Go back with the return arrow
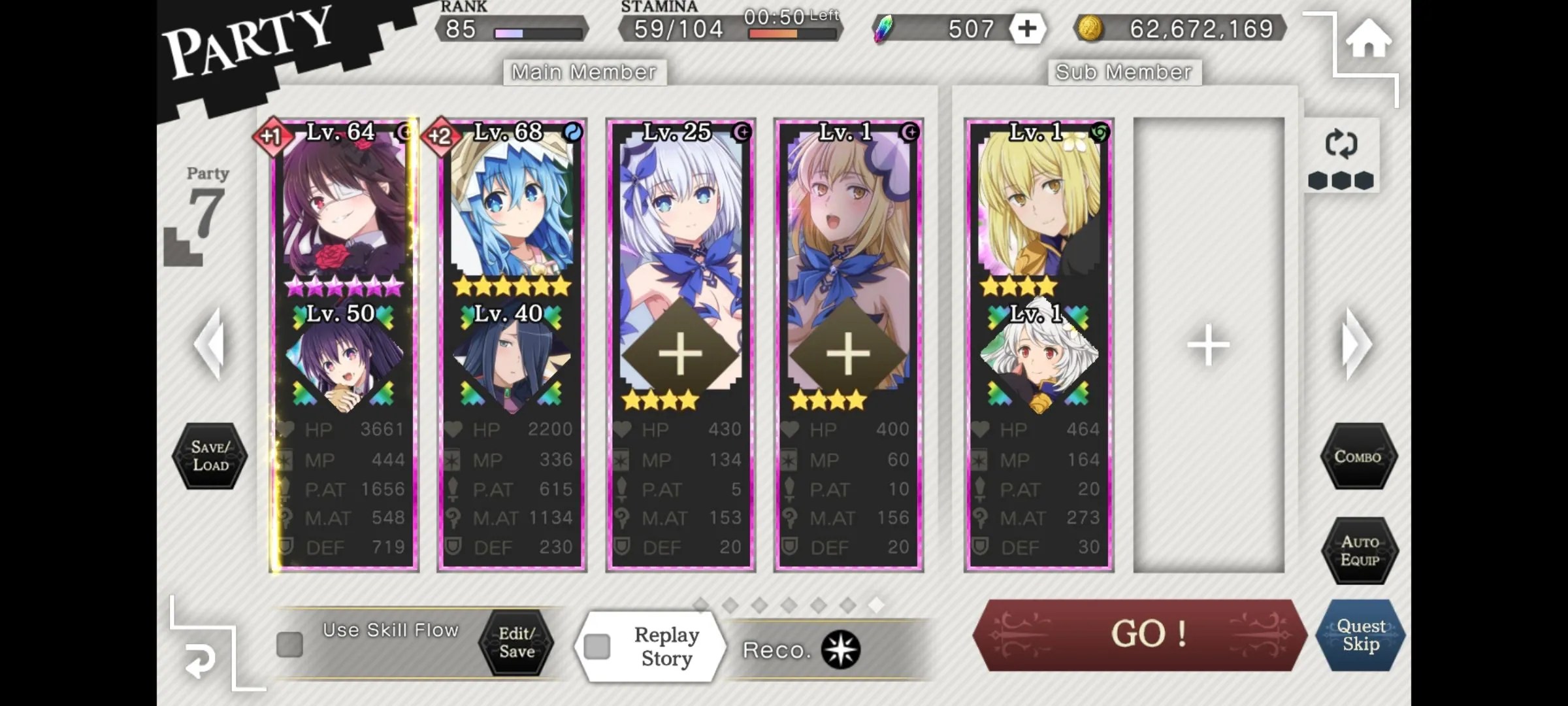Viewport: 1568px width, 706px height. (200, 660)
